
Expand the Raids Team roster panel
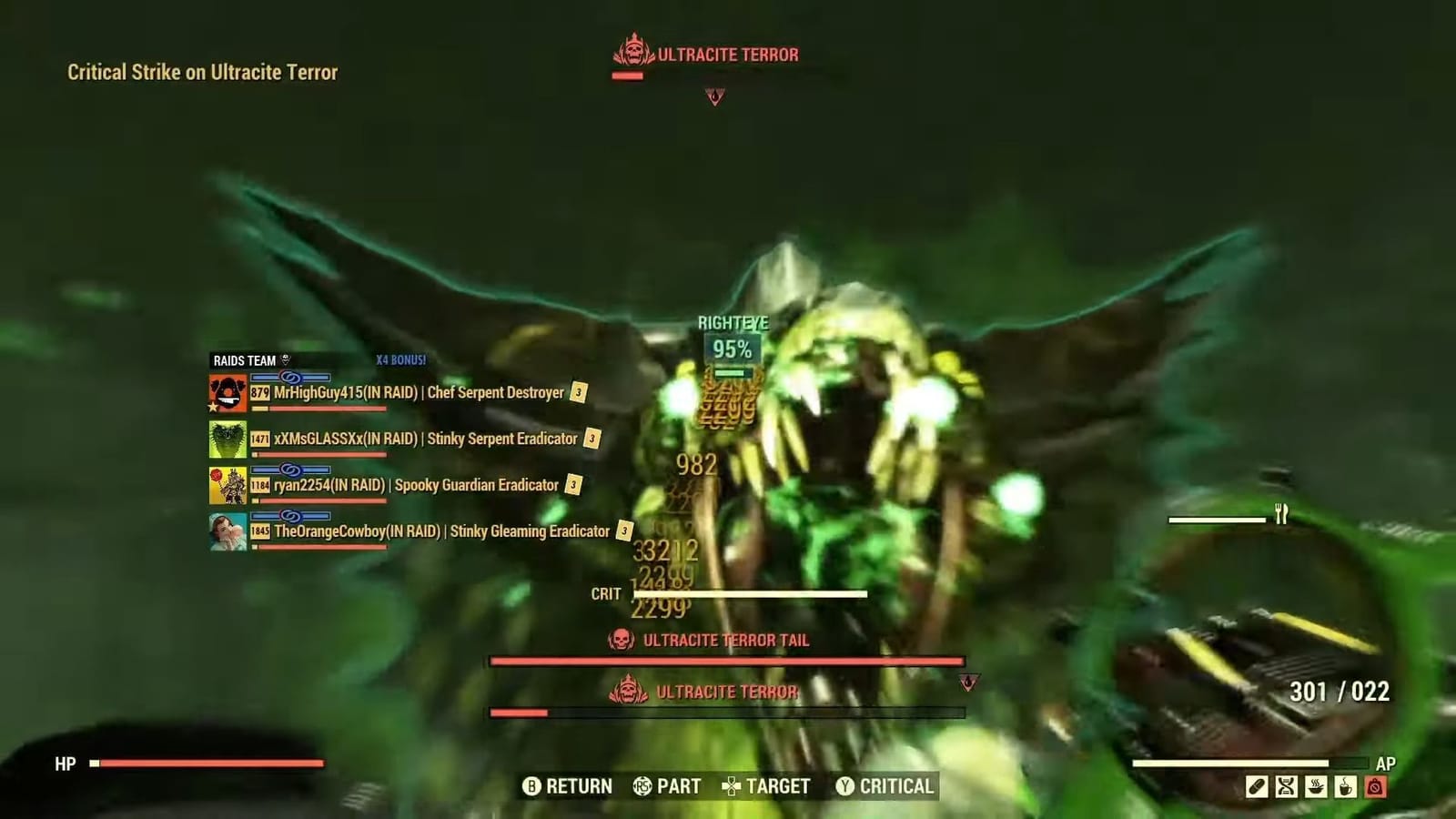pyautogui.click(x=284, y=360)
